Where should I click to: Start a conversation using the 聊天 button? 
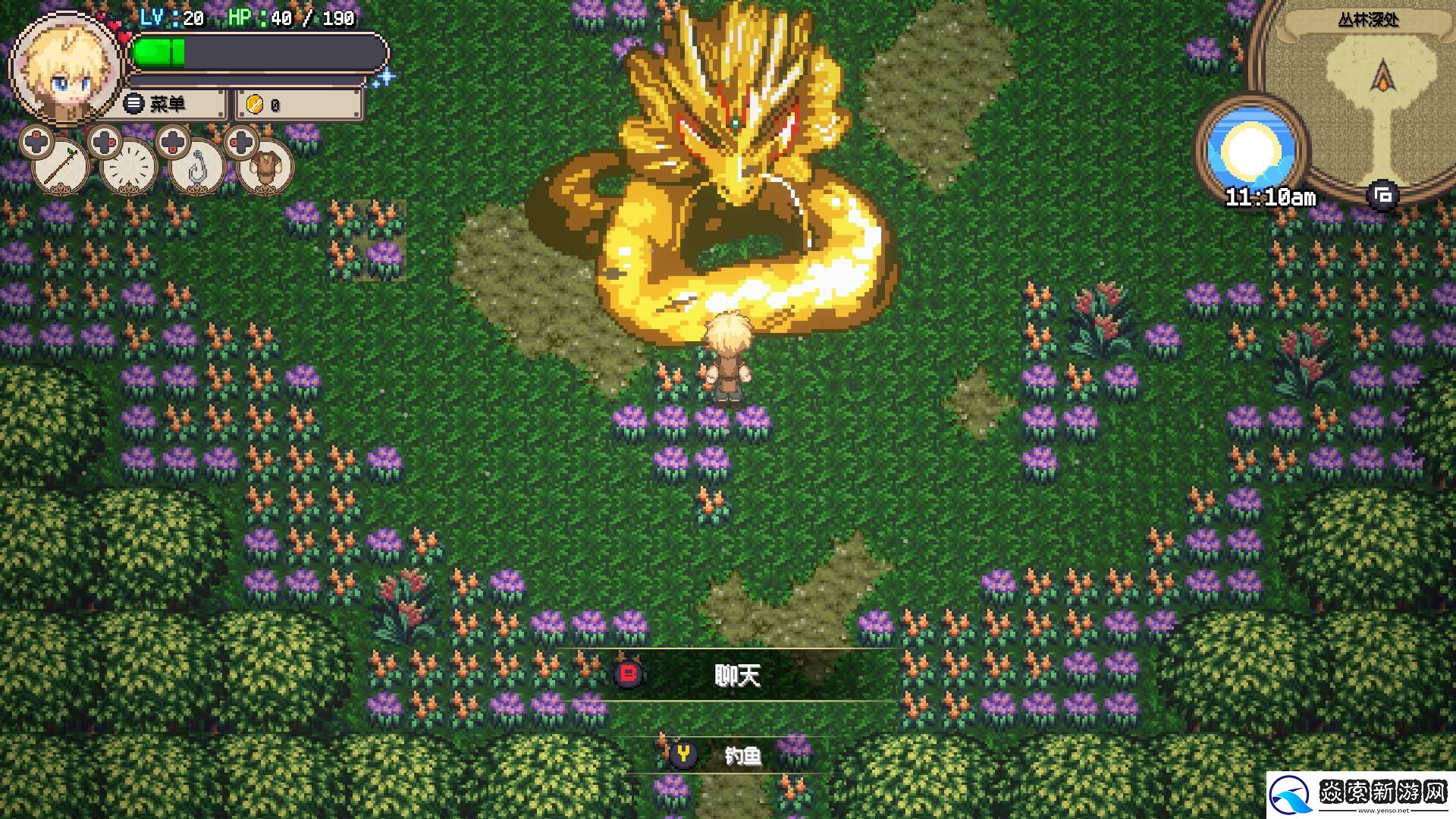[x=739, y=675]
